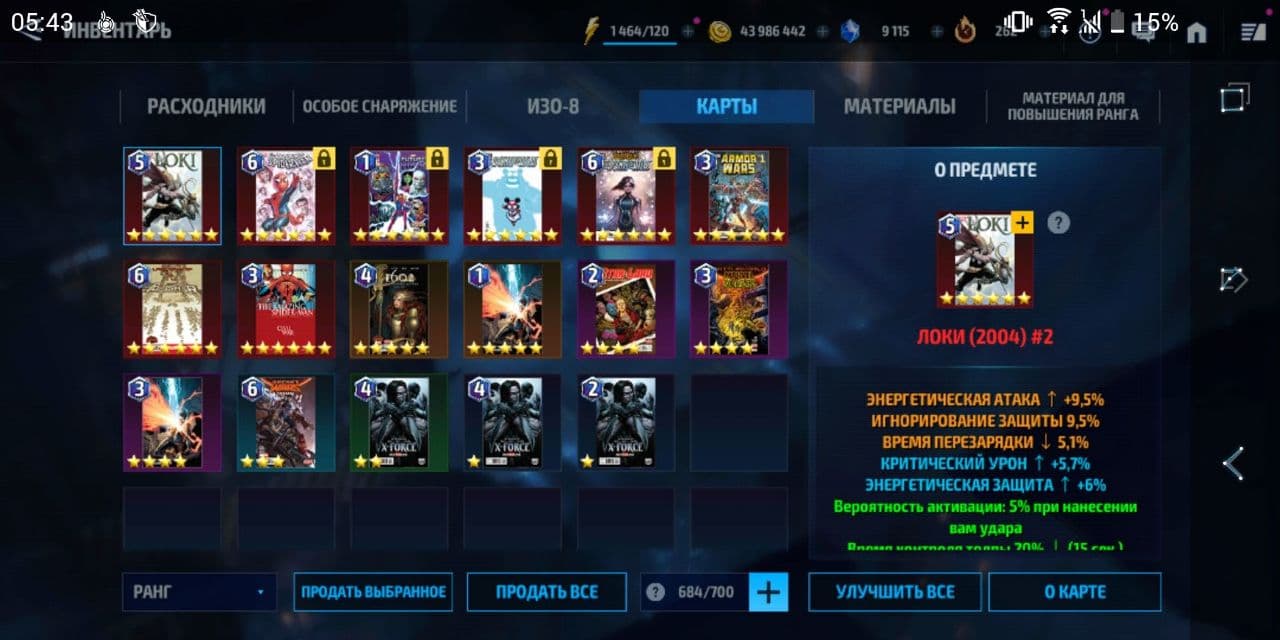Expand inventory with the blue plus button
This screenshot has height=640, width=1280.
coord(768,592)
